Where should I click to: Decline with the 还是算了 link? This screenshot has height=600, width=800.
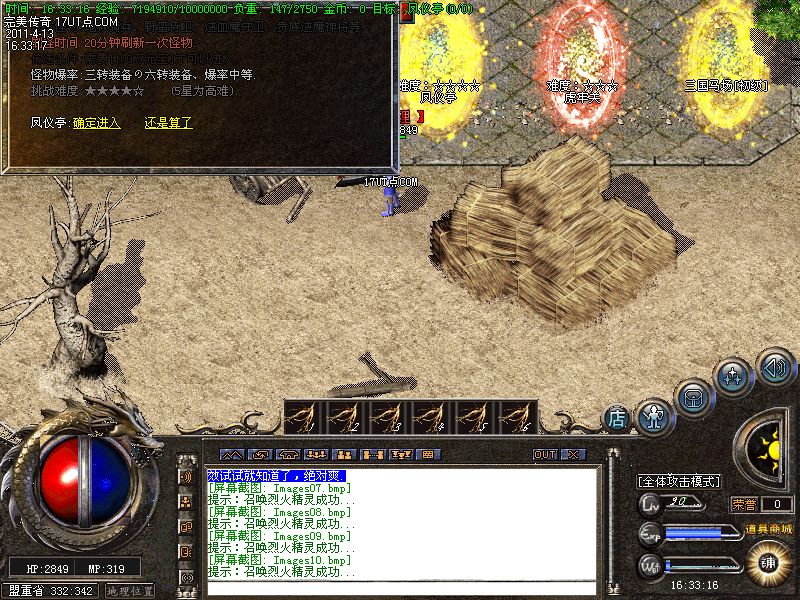click(x=168, y=123)
